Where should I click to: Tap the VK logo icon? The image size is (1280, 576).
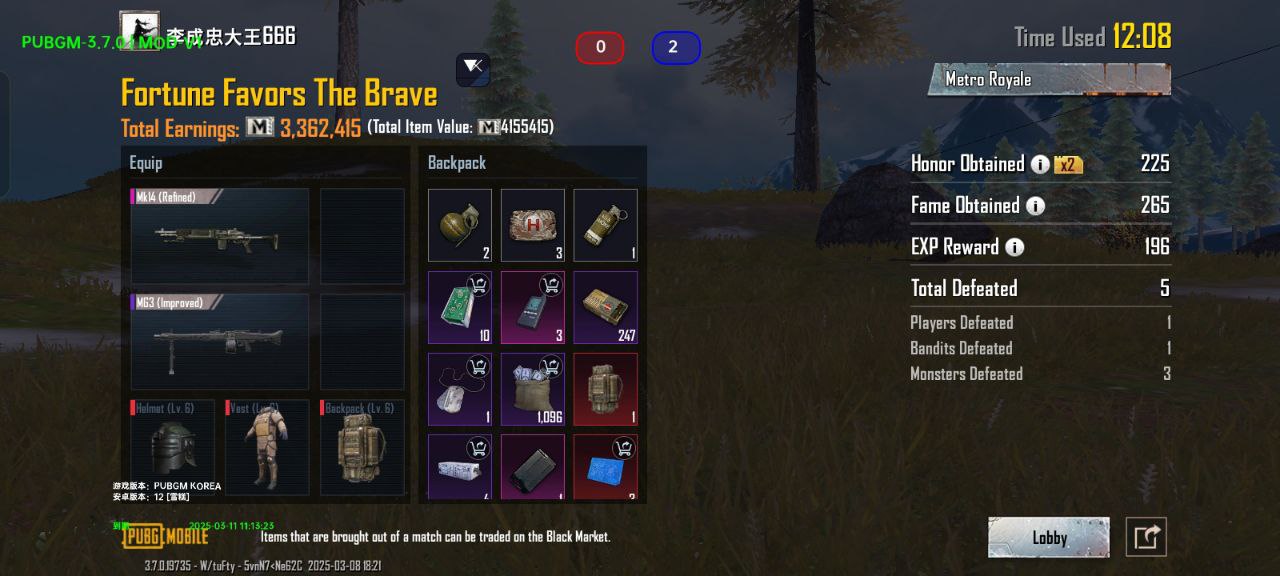473,69
